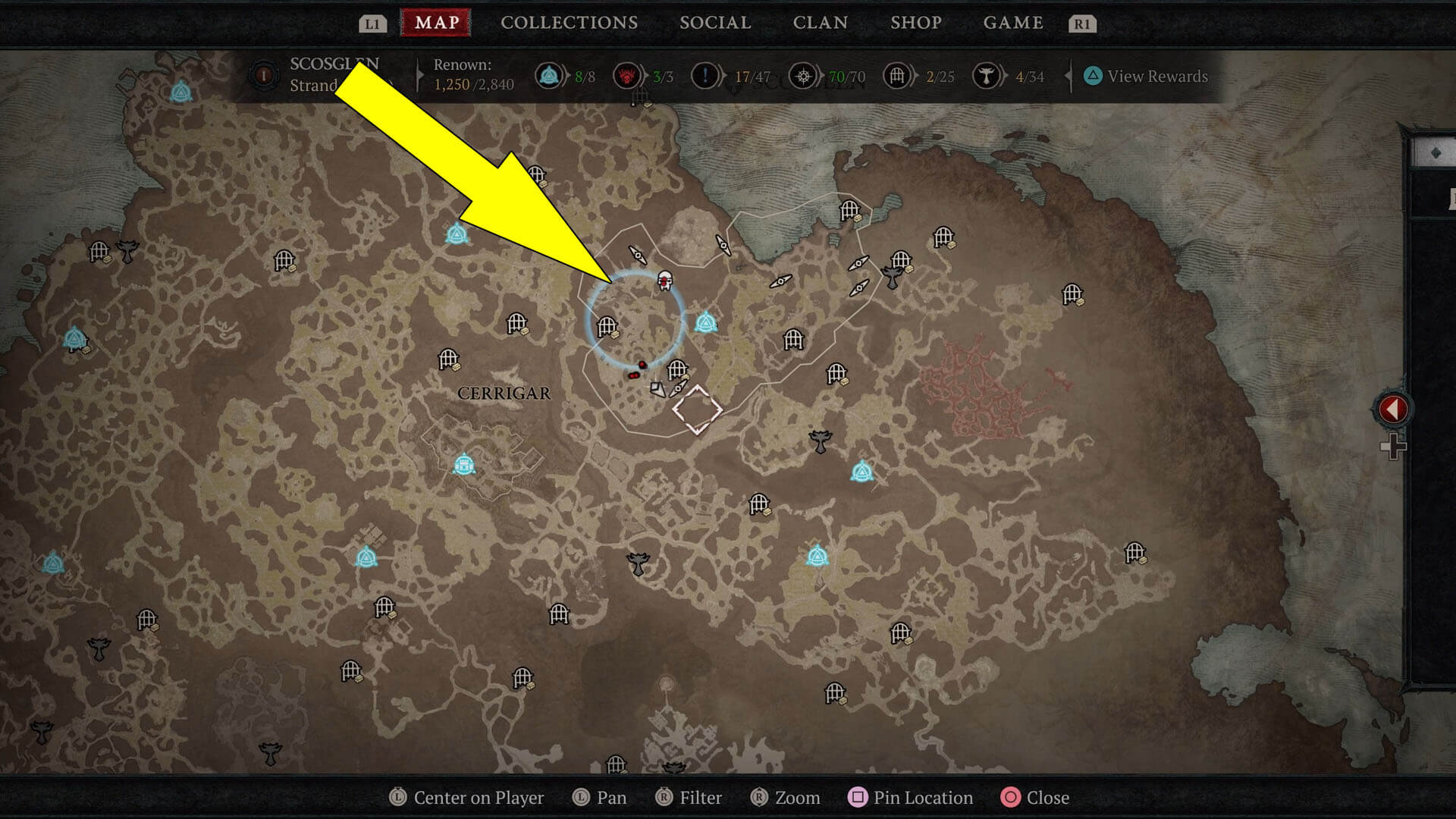Switch to the COLLECTIONS tab
Image resolution: width=1456 pixels, height=819 pixels.
[568, 23]
